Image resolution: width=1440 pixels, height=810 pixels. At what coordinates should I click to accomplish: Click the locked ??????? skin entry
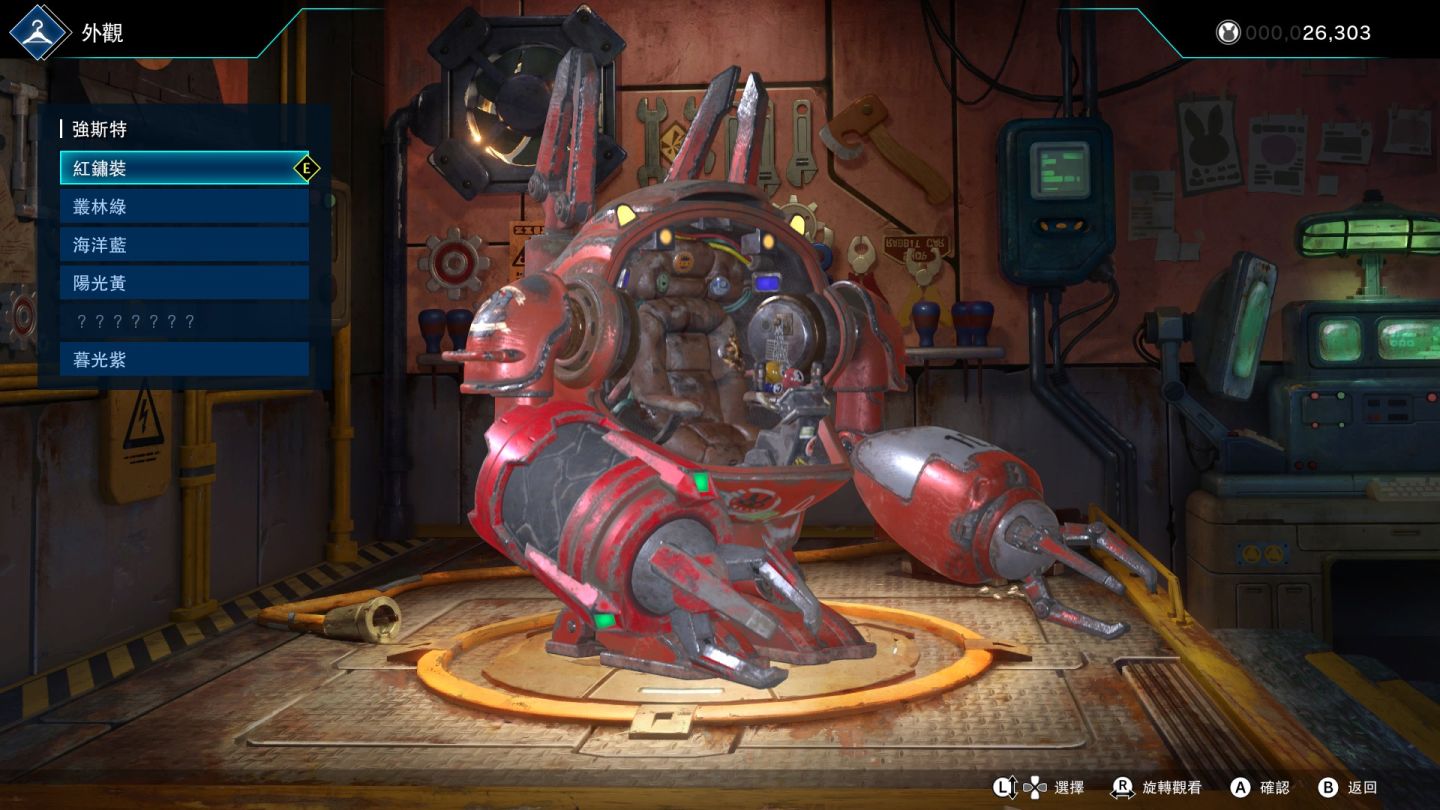(184, 321)
